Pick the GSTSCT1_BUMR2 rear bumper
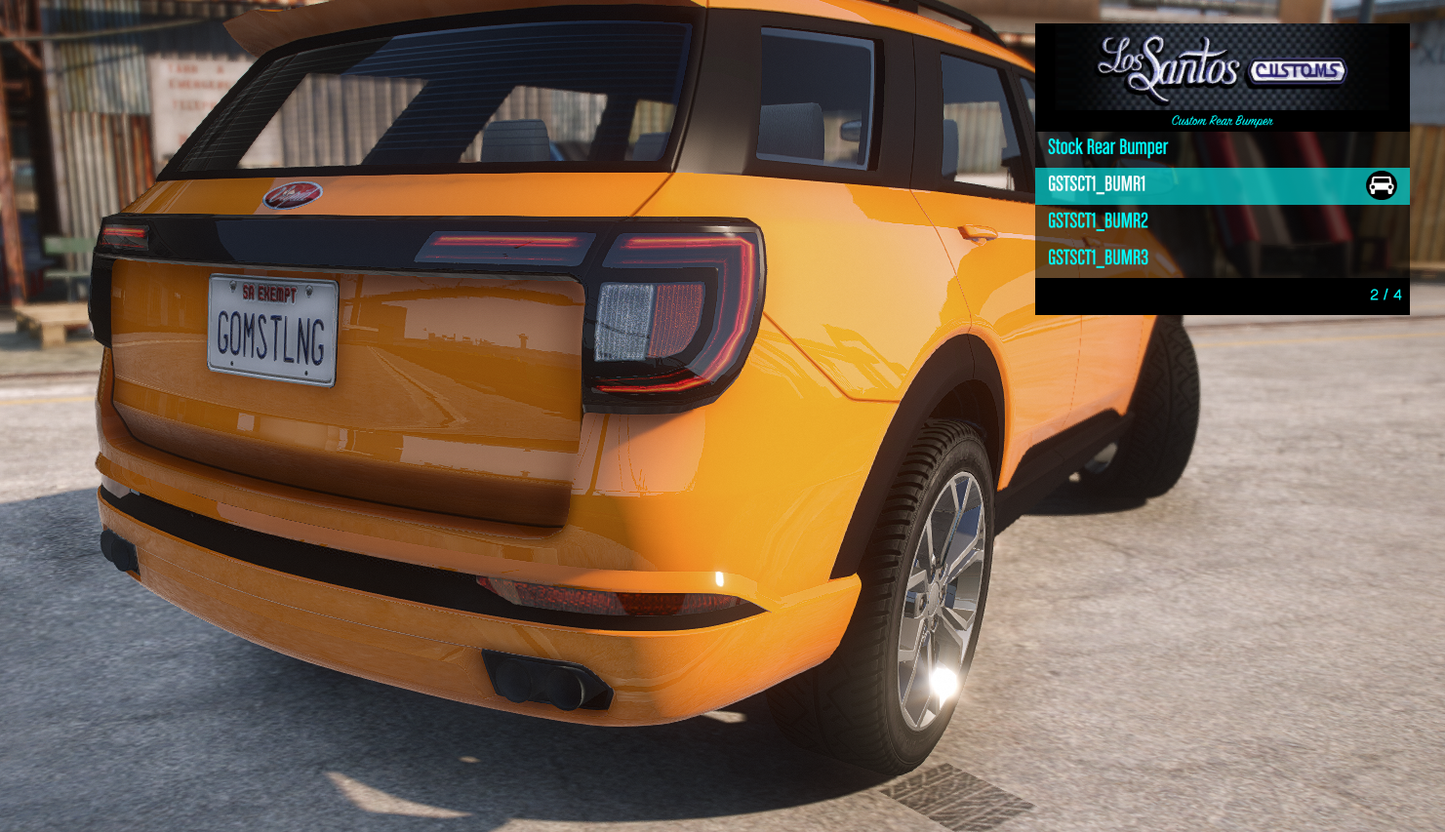1445x832 pixels. click(1098, 221)
